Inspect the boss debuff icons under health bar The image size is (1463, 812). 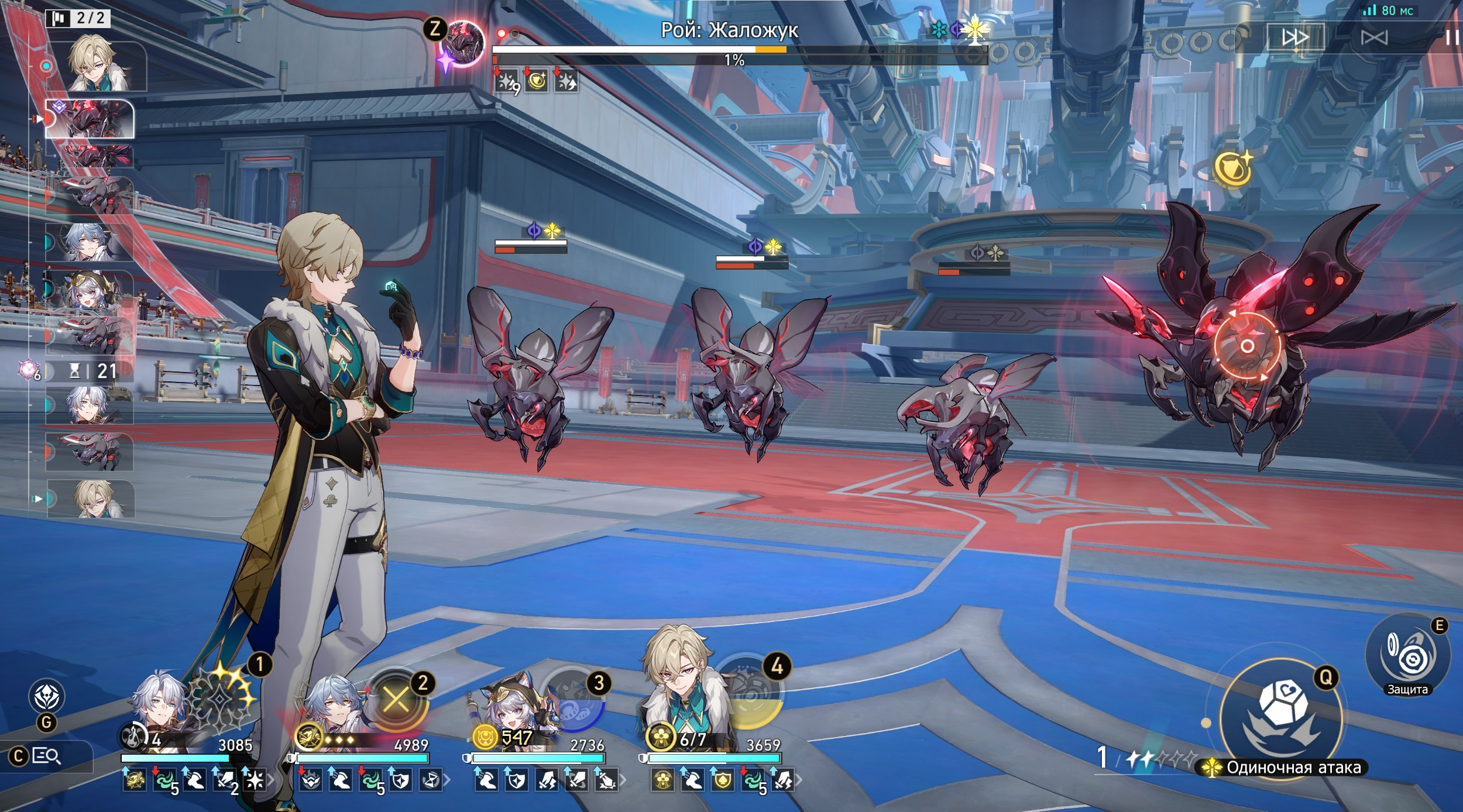[x=537, y=82]
